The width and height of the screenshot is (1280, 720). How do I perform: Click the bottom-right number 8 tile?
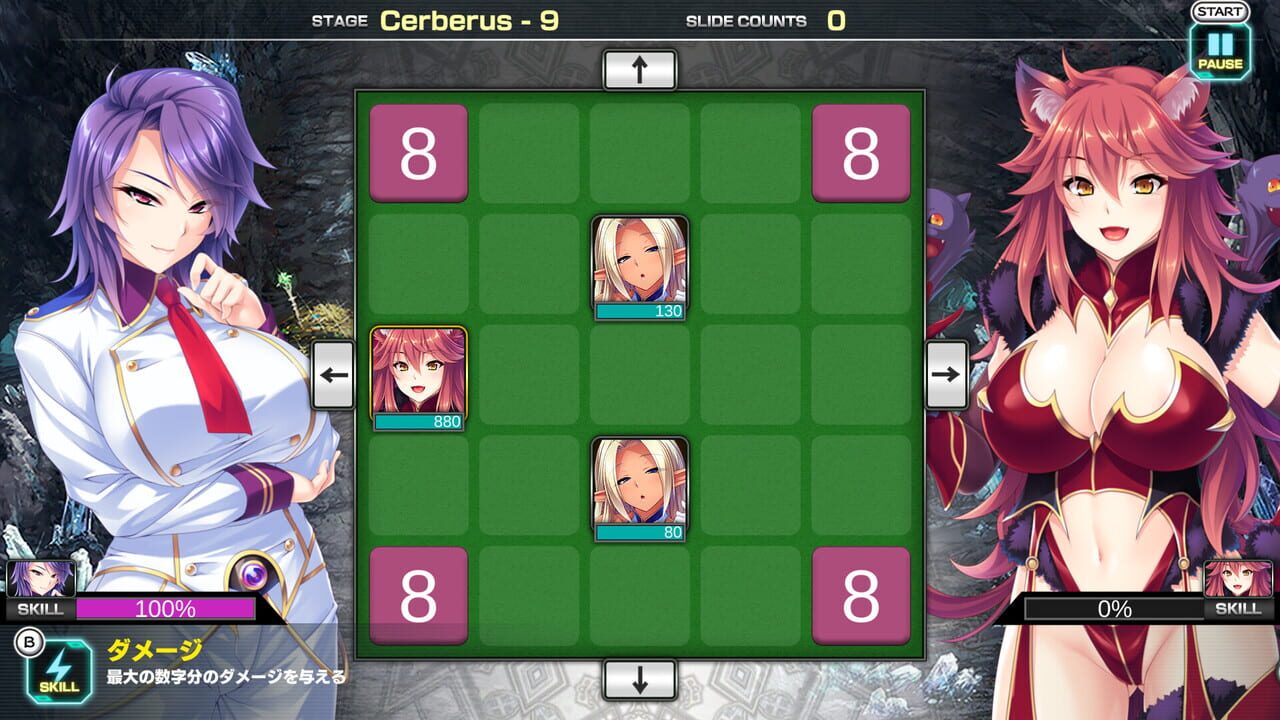[x=860, y=595]
